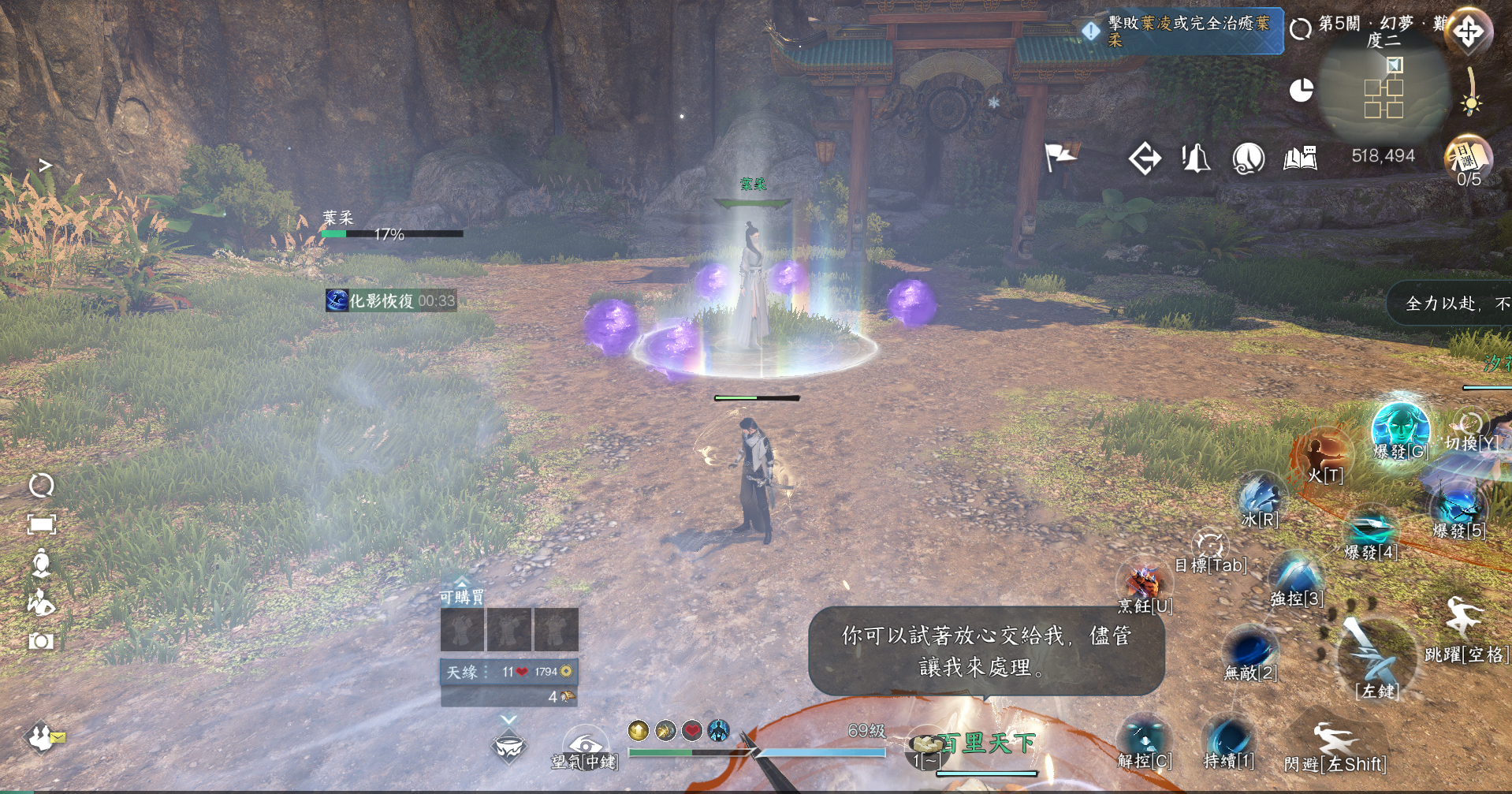The height and width of the screenshot is (794, 1512).
Task: Open the camera screenshot icon
Action: coord(41,641)
